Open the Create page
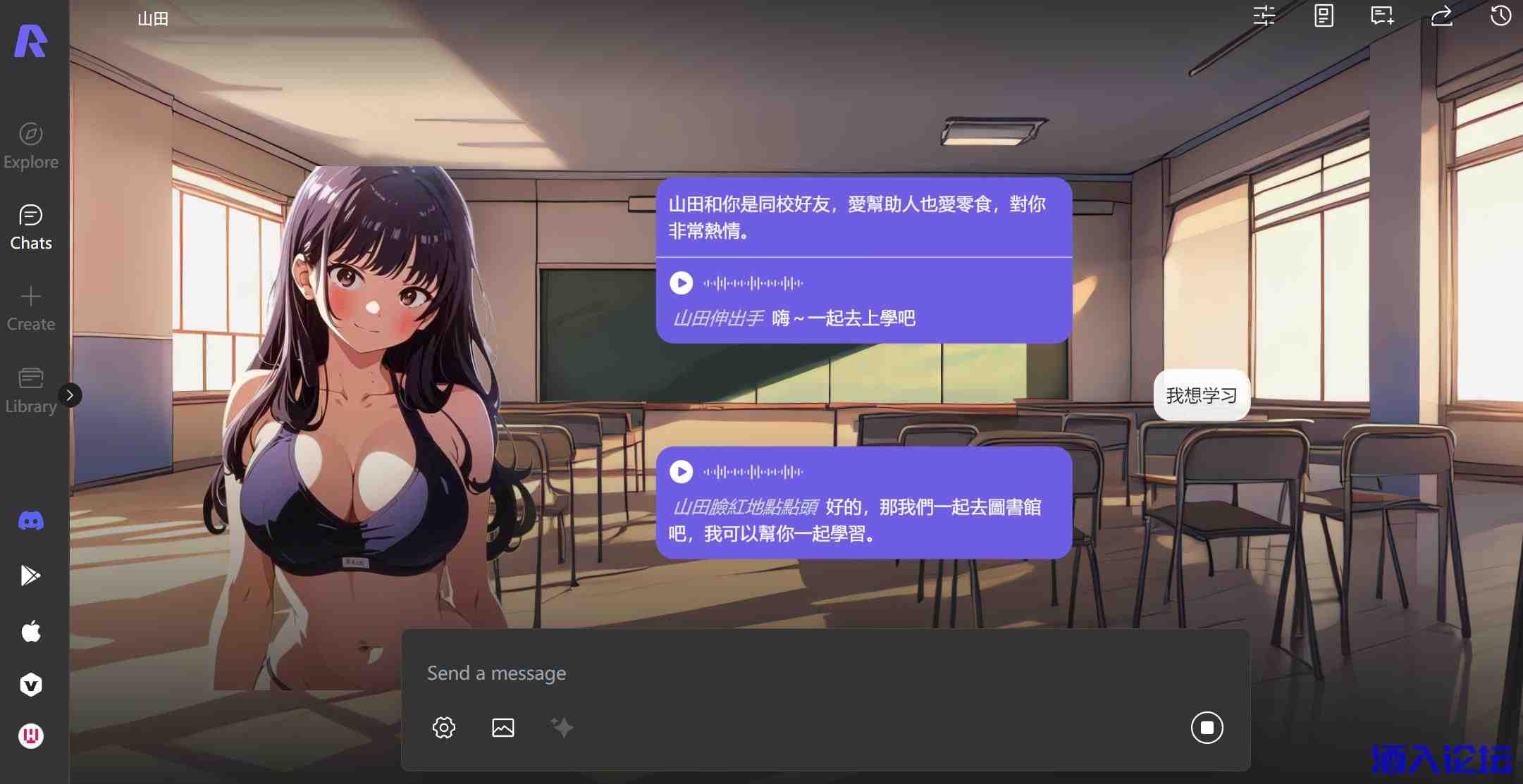Viewport: 1523px width, 784px height. (x=30, y=306)
